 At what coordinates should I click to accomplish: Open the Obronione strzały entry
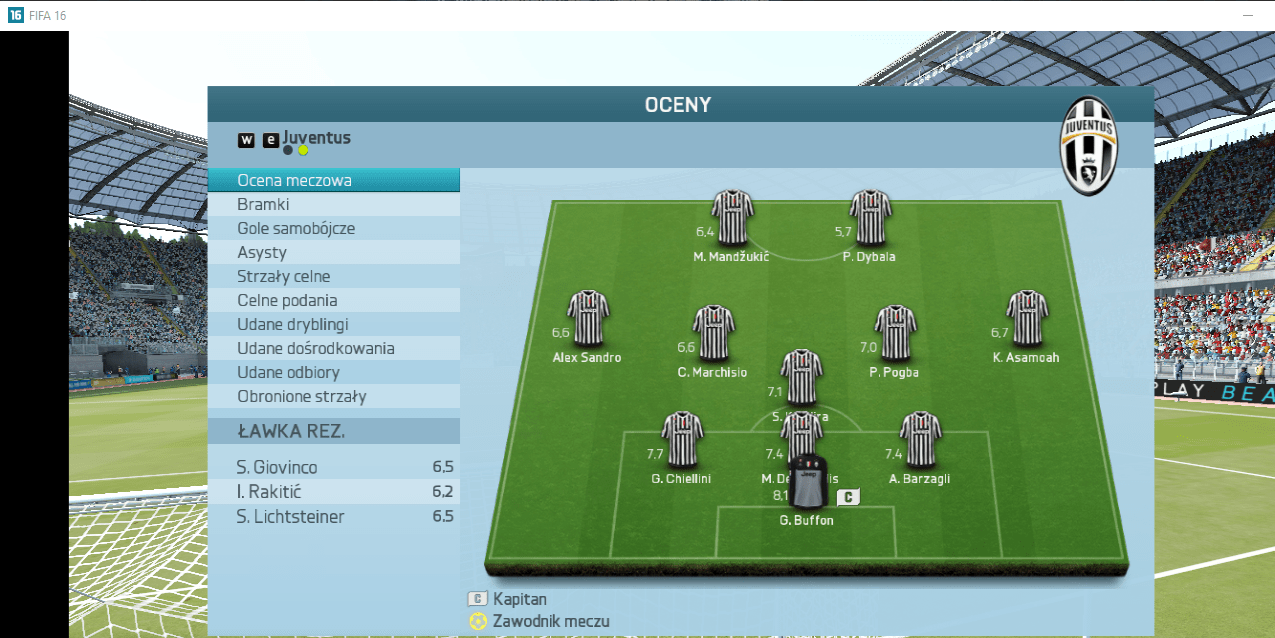click(333, 397)
